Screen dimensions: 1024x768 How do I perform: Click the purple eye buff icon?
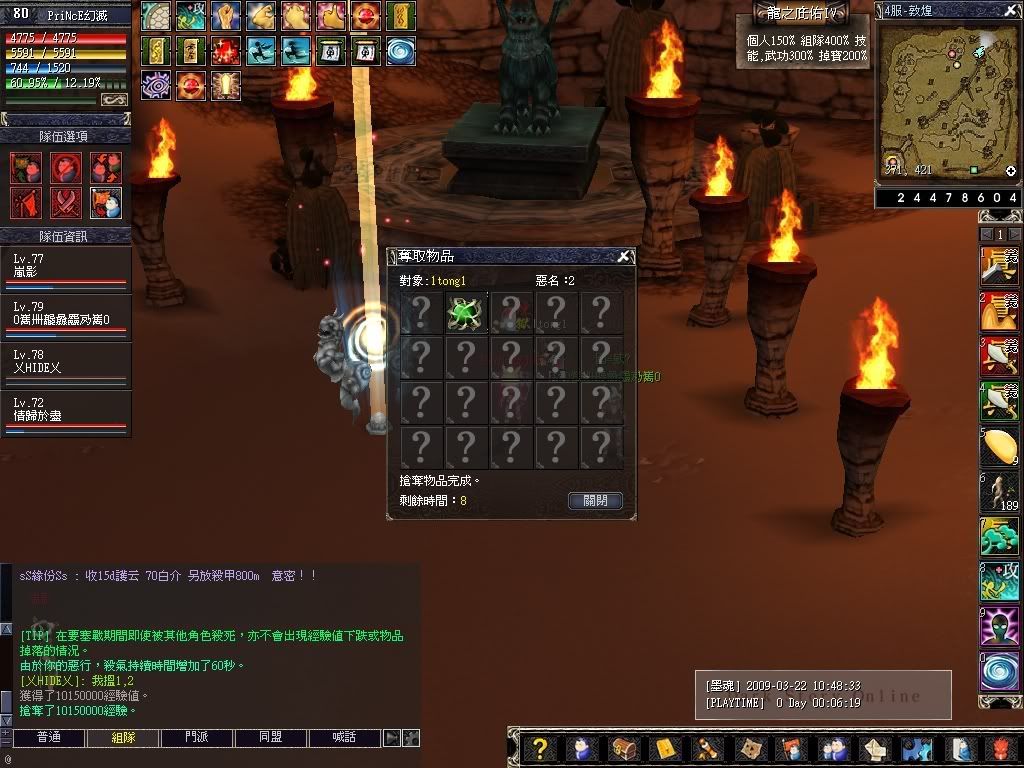point(155,85)
